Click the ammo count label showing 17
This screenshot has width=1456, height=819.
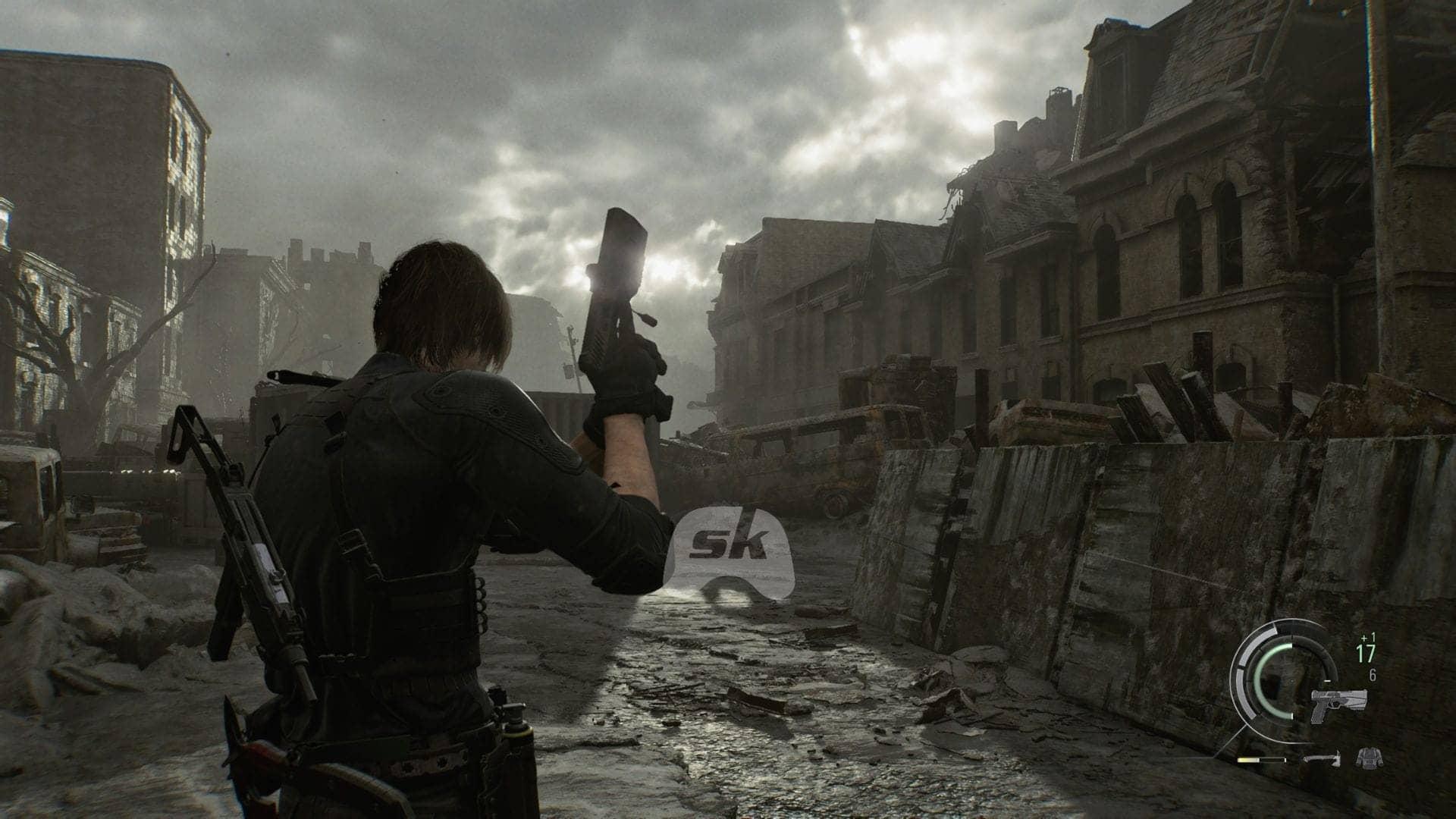pyautogui.click(x=1365, y=653)
